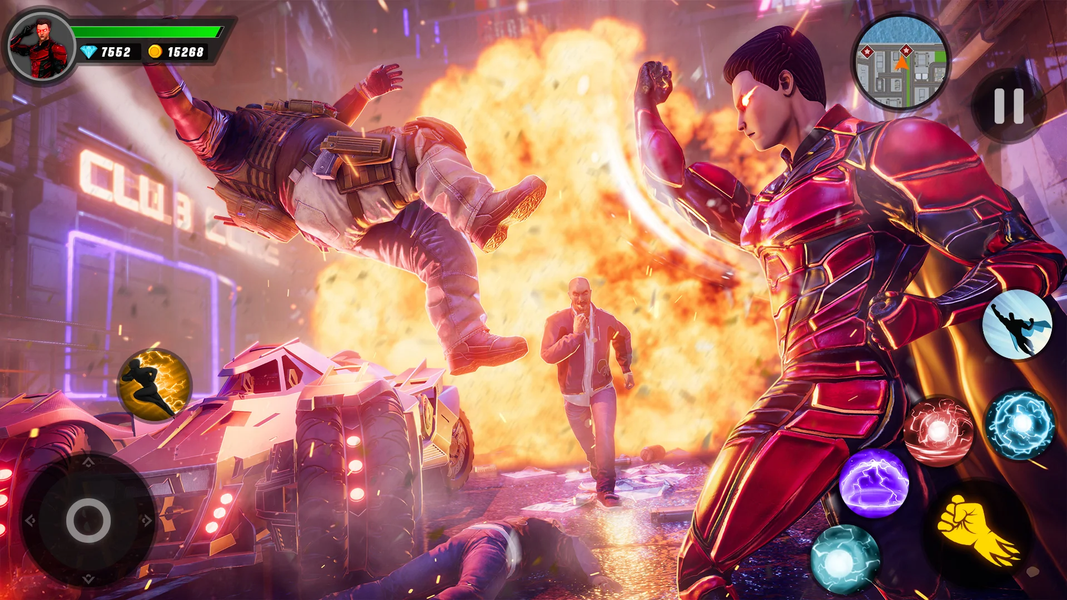Image resolution: width=1067 pixels, height=600 pixels.
Task: Activate the yellow sprint running icon
Action: click(x=154, y=384)
